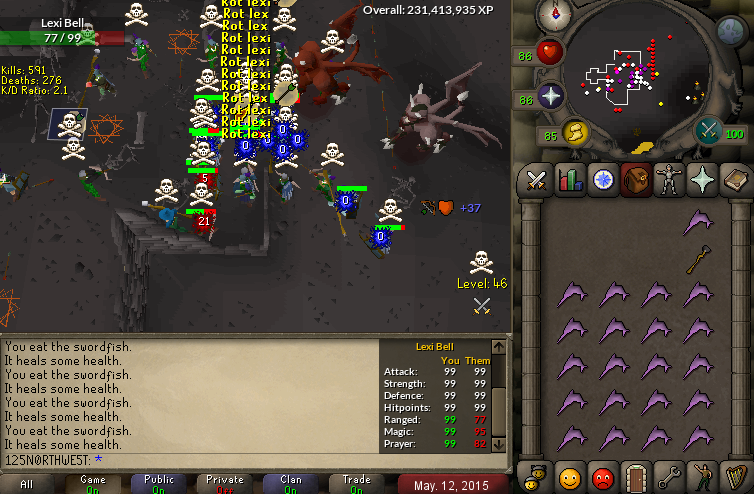Toggle run using the boot energy orb
The image size is (754, 494).
[573, 132]
